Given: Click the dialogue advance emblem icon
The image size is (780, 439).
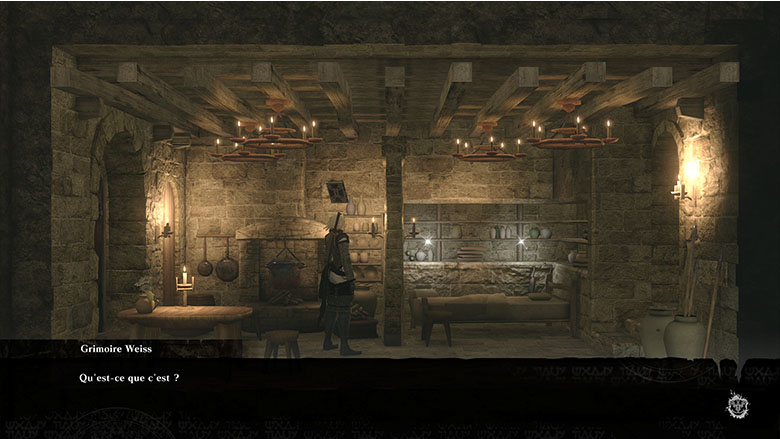Looking at the screenshot, I should (738, 405).
